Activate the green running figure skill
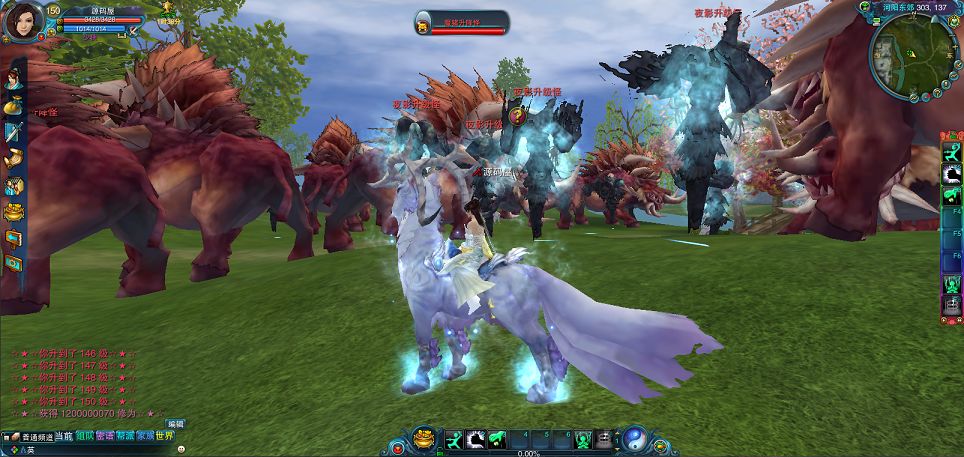 (x=453, y=439)
